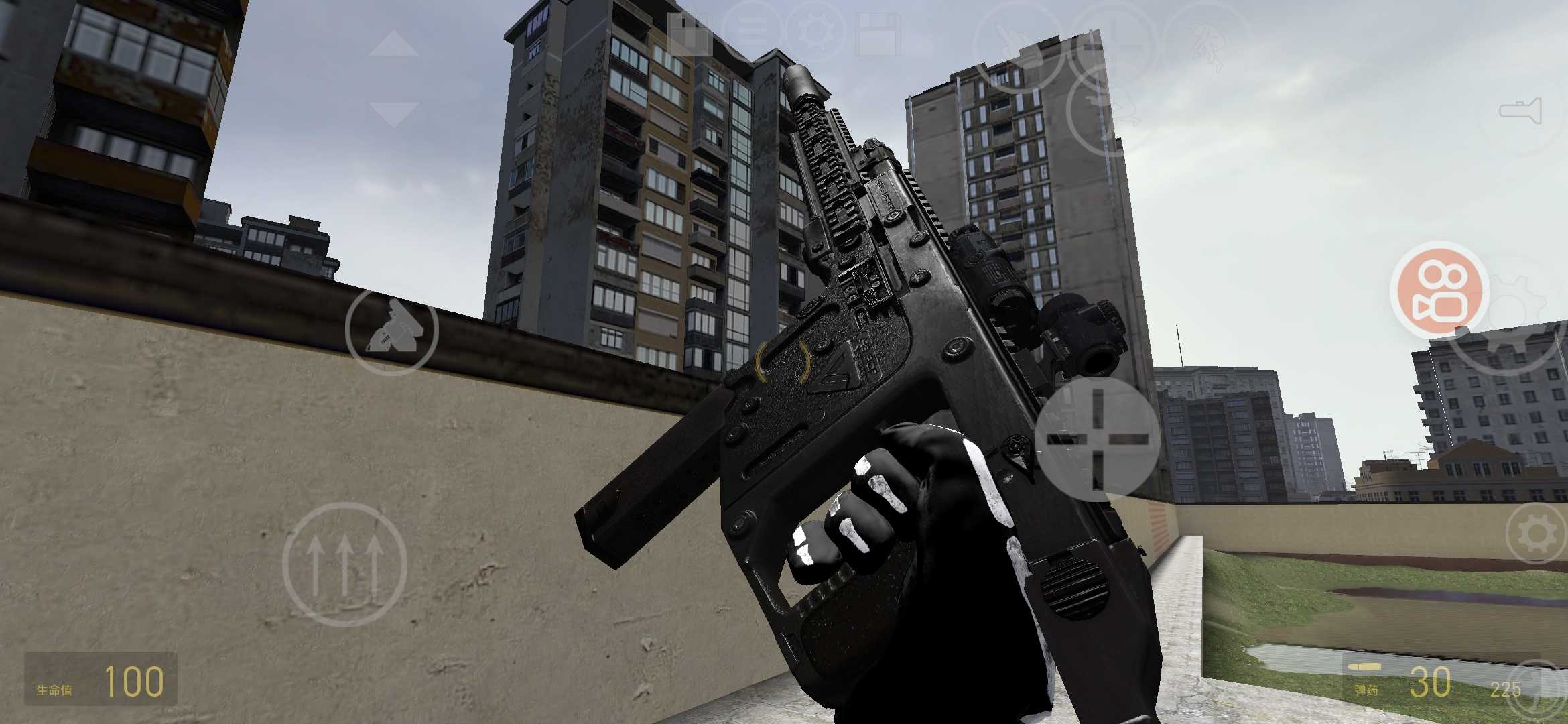
Task: Toggle the flashlight icon
Action: point(1520,111)
